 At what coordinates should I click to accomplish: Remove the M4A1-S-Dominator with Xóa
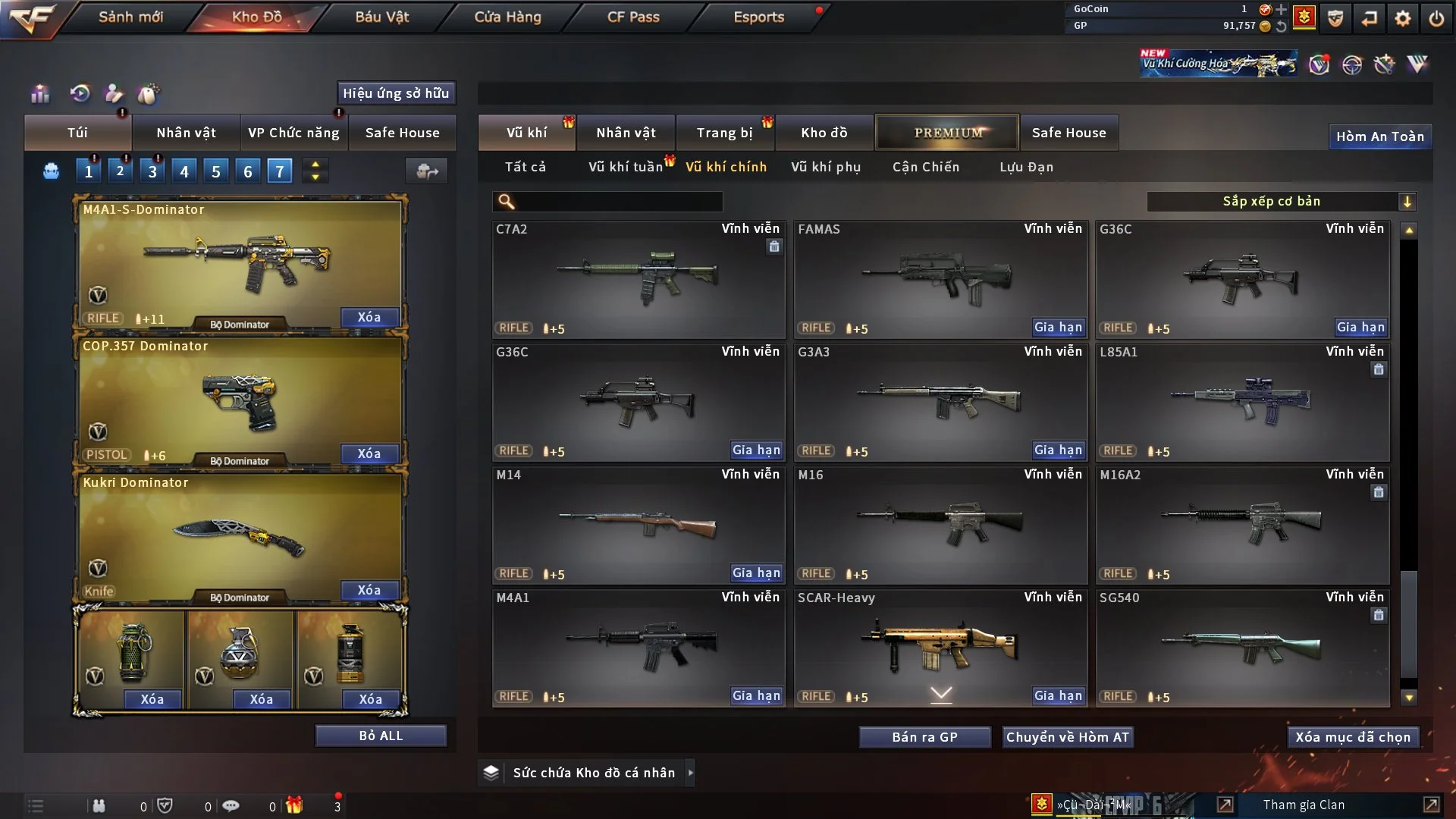point(369,317)
